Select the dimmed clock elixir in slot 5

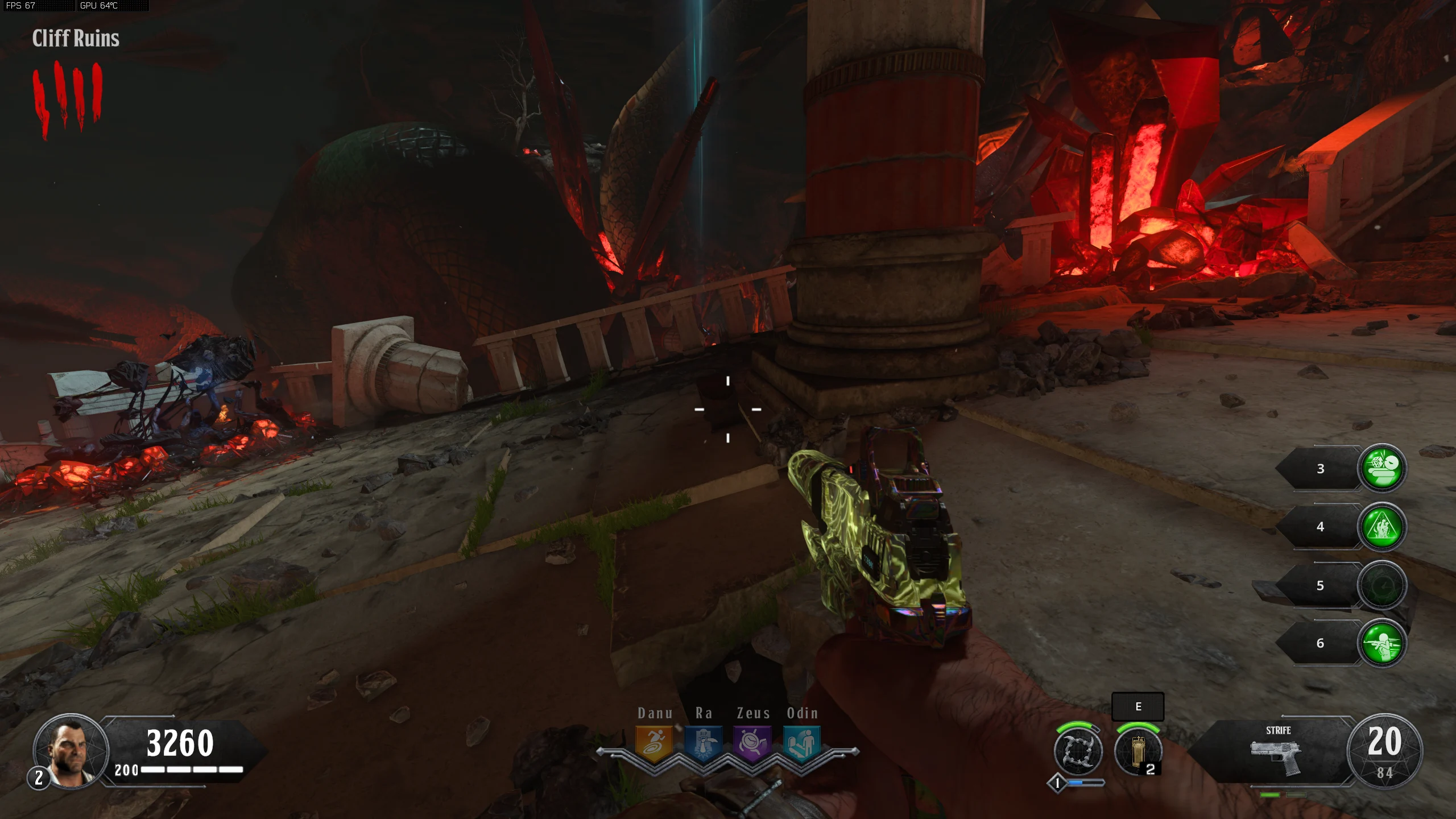coord(1382,586)
